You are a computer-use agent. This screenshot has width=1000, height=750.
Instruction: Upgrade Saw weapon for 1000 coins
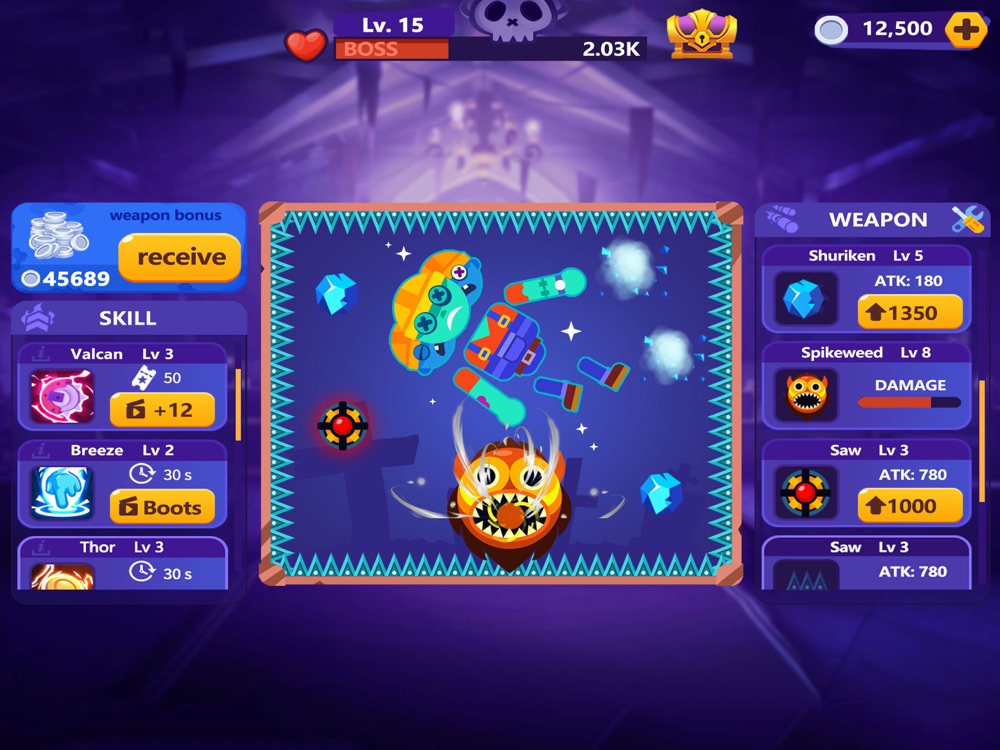[x=910, y=506]
